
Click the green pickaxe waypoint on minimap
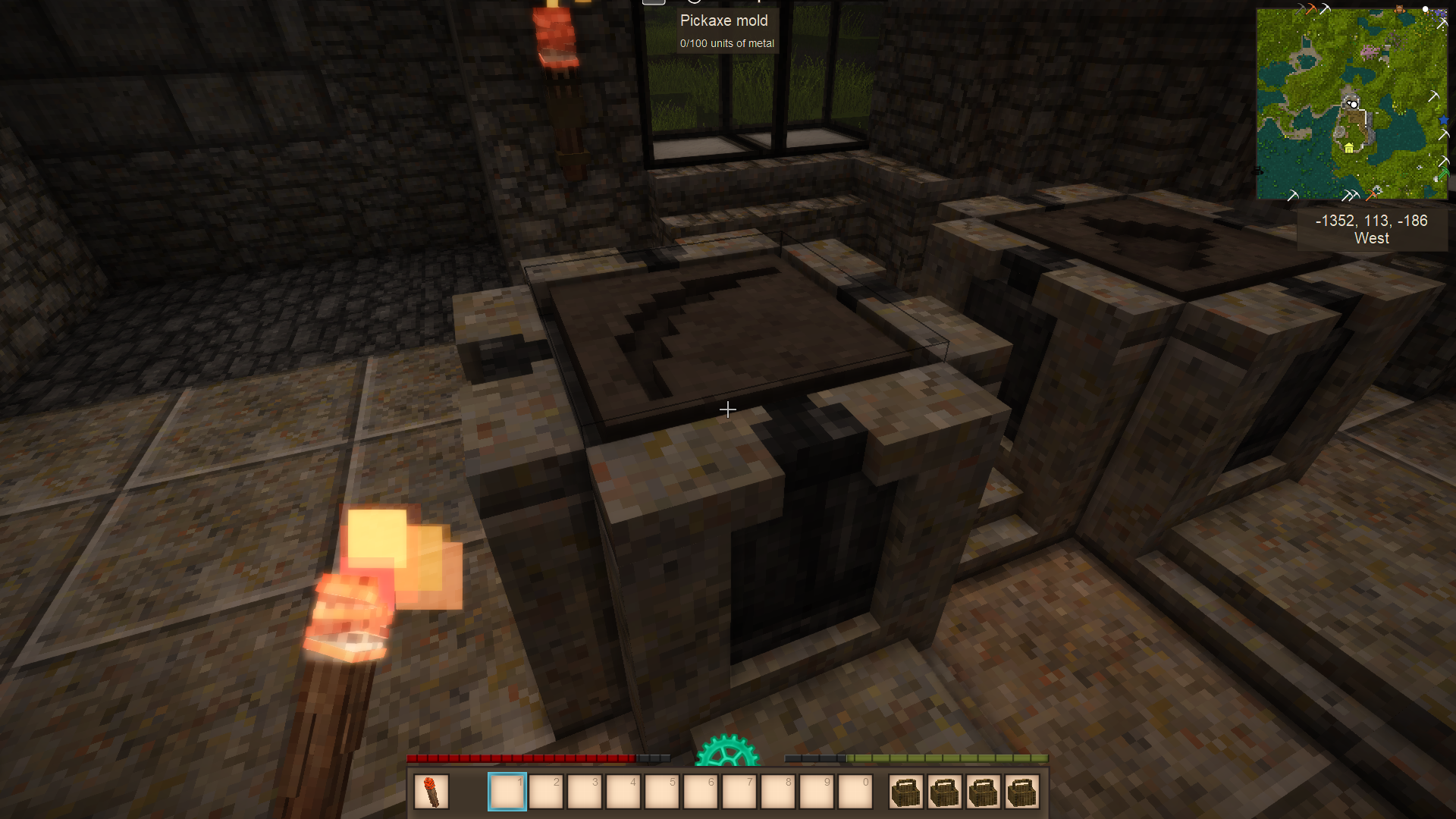click(1442, 175)
